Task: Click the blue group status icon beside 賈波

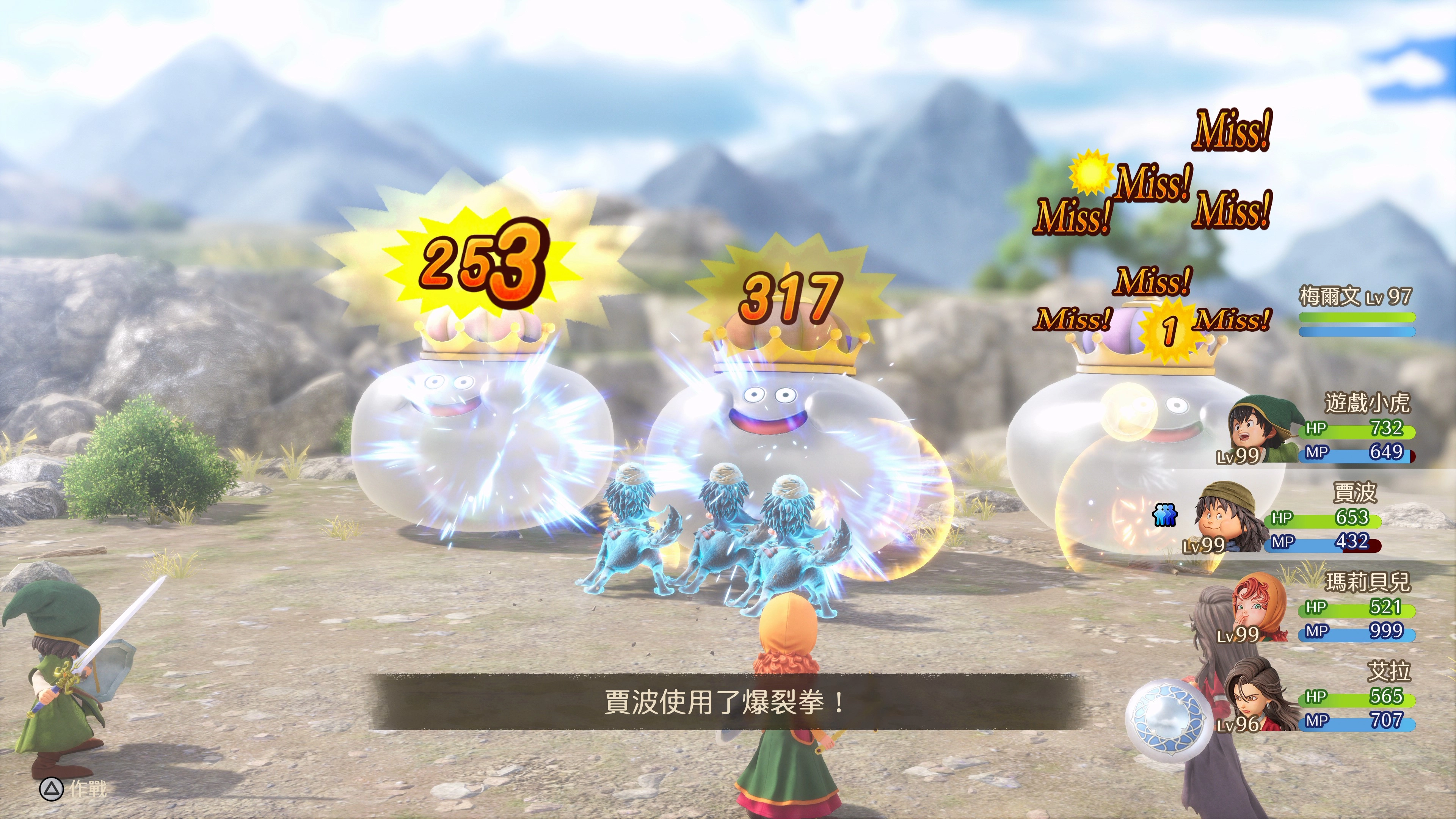Action: [1164, 515]
